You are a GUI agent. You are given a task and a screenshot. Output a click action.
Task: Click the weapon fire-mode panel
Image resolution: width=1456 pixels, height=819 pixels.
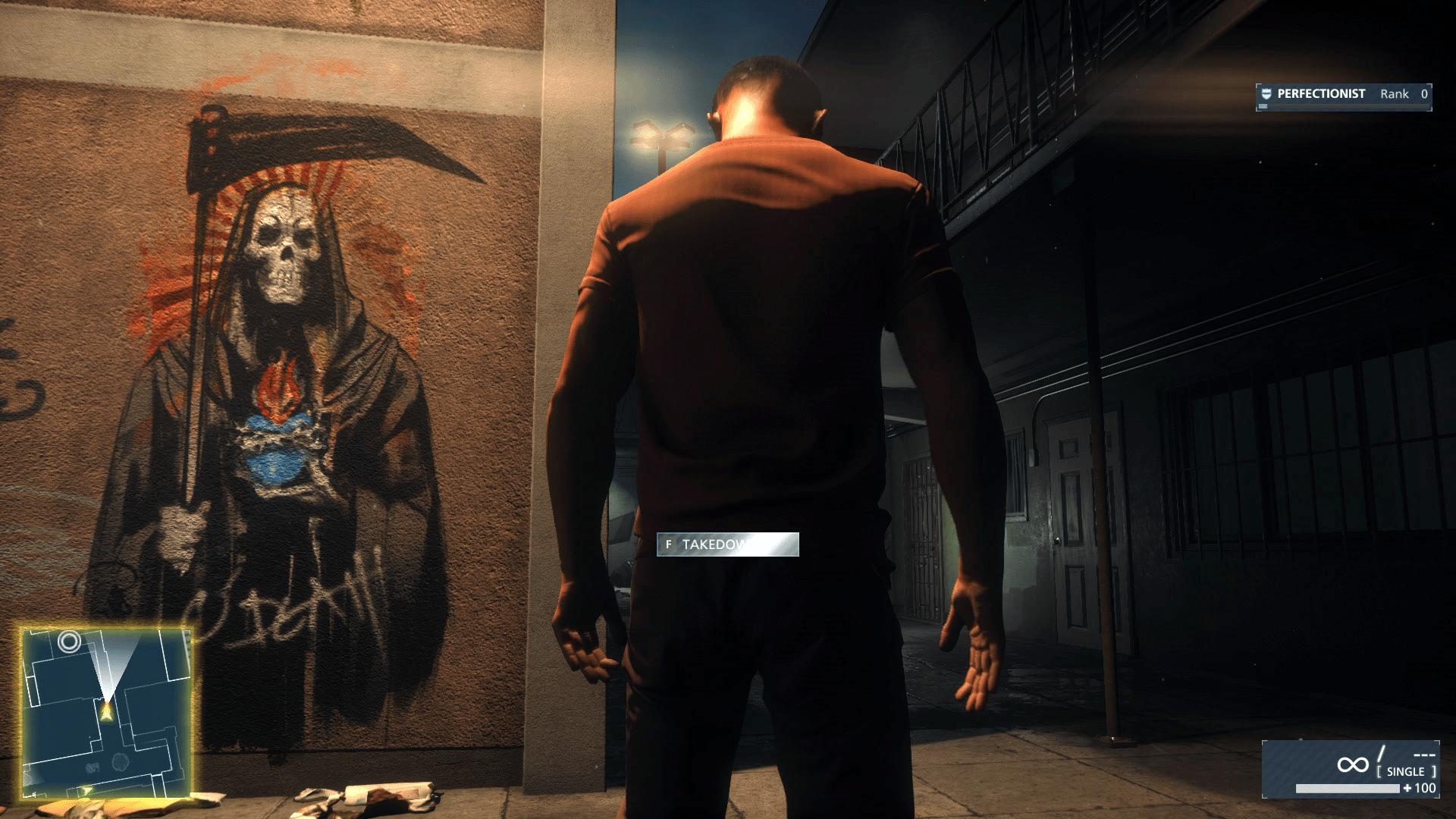point(1351,769)
